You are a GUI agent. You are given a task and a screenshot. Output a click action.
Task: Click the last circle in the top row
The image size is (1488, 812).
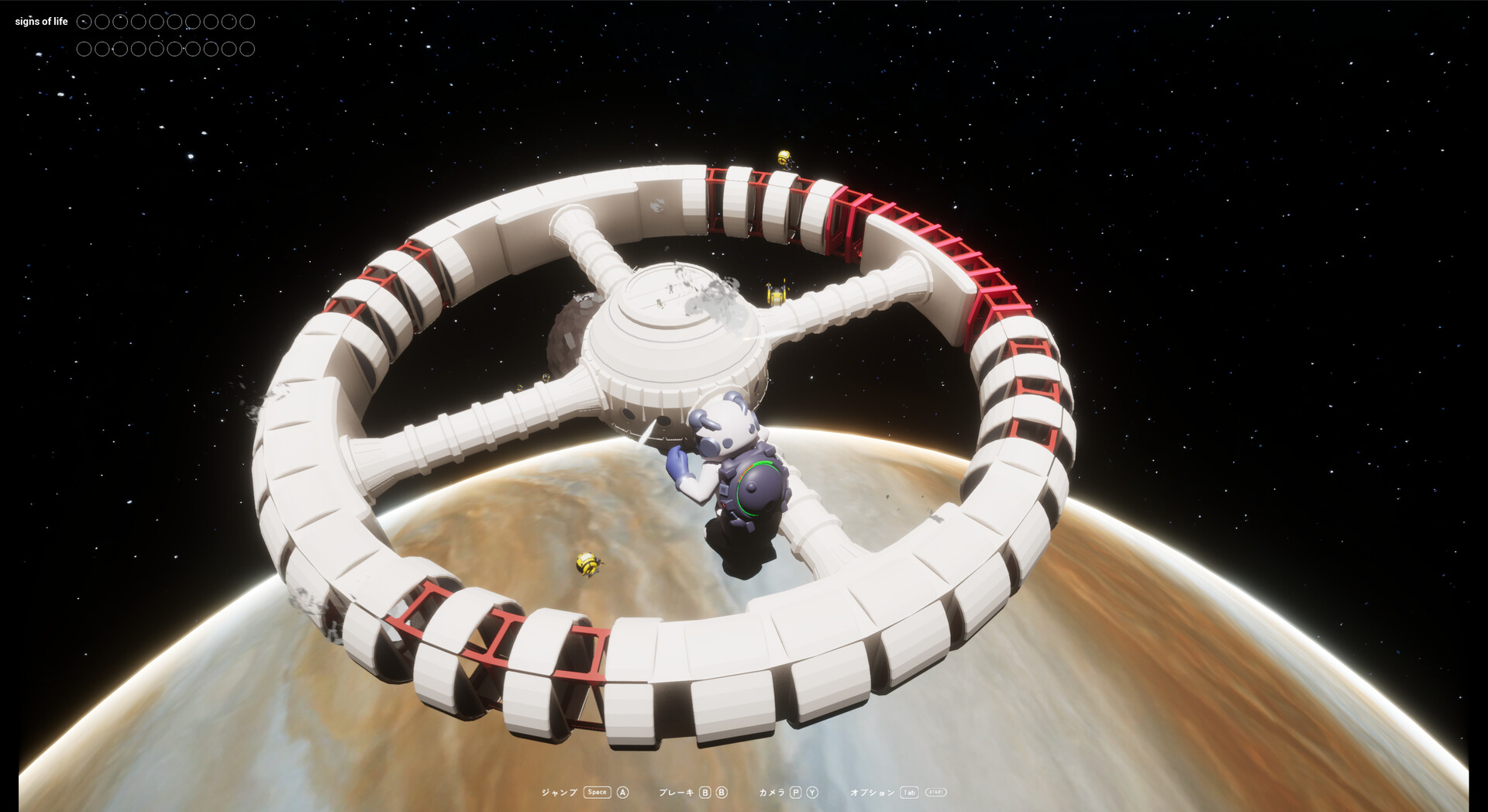pos(246,22)
